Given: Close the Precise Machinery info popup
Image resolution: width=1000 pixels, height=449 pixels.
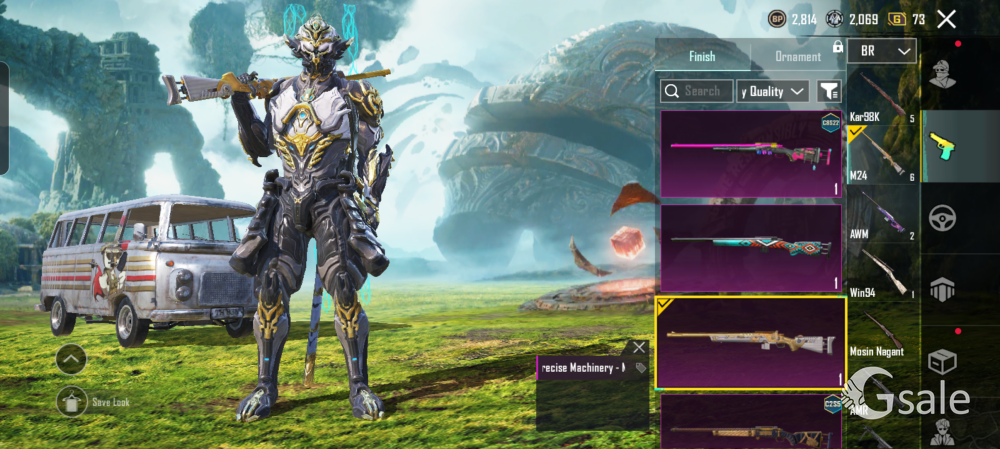Looking at the screenshot, I should pyautogui.click(x=639, y=347).
